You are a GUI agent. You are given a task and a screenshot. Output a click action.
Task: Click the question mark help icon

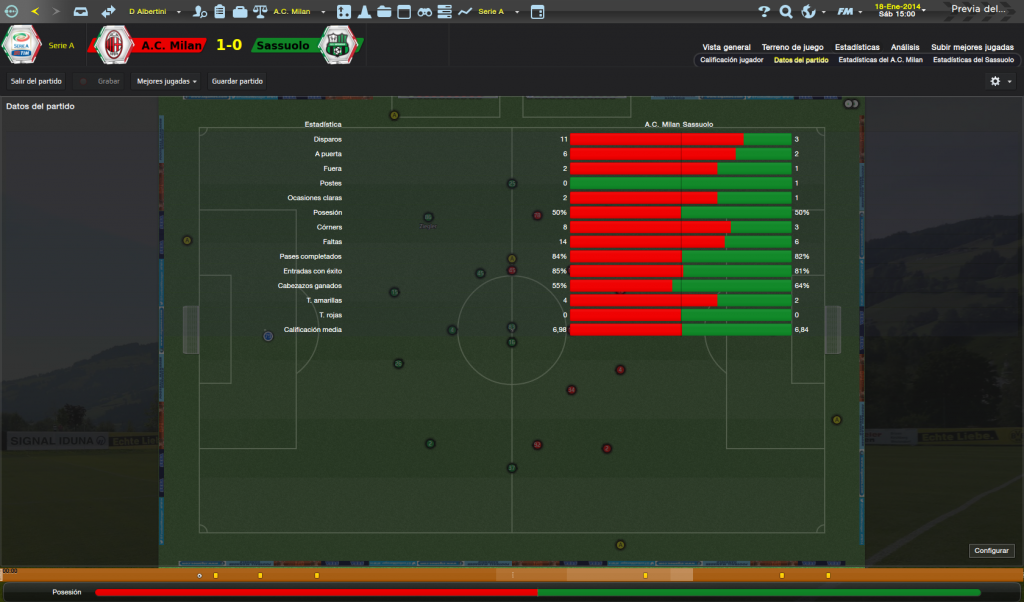pos(764,11)
